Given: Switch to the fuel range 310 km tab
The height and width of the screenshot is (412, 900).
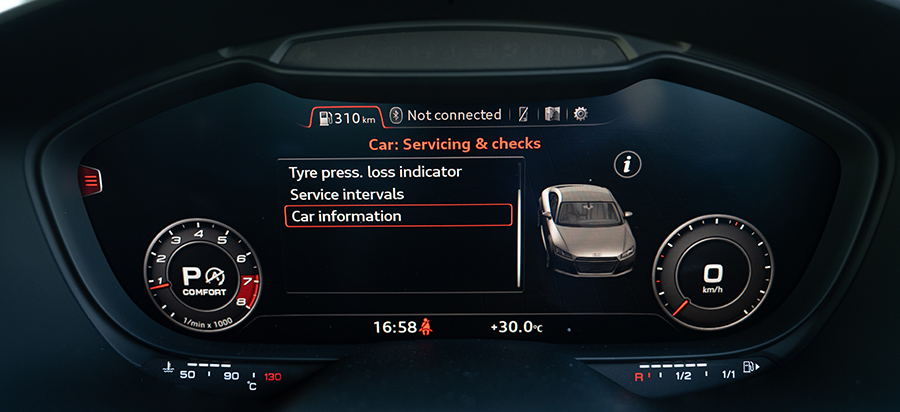Looking at the screenshot, I should [x=346, y=118].
